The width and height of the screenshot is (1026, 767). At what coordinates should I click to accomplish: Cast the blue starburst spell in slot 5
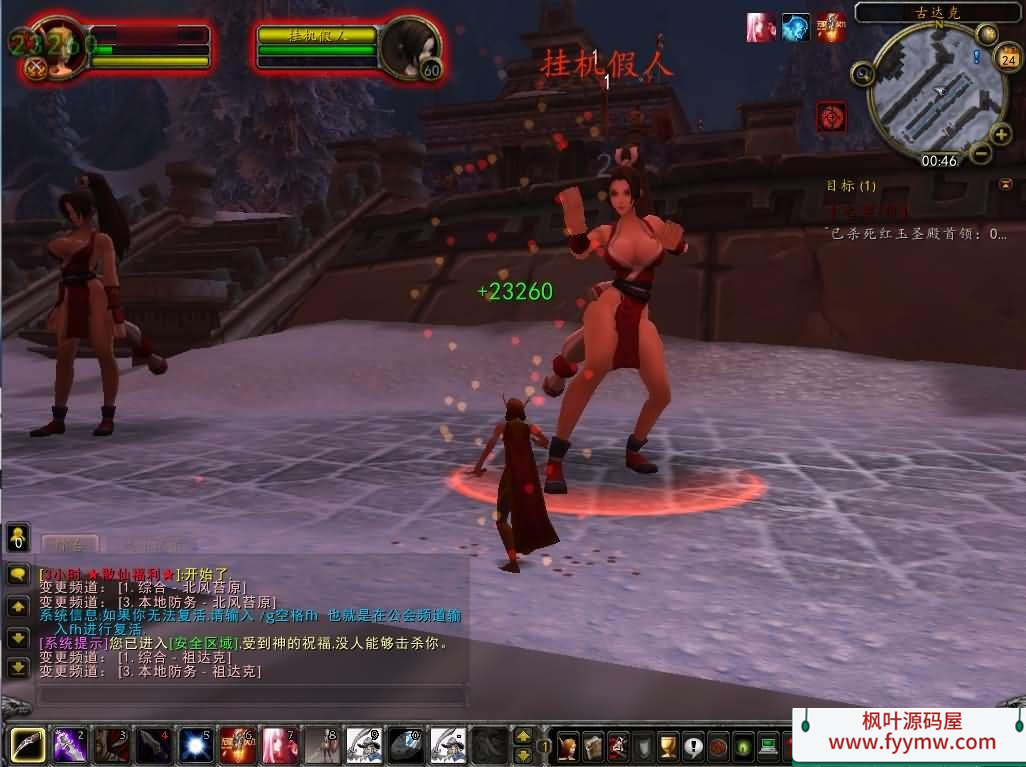point(194,745)
